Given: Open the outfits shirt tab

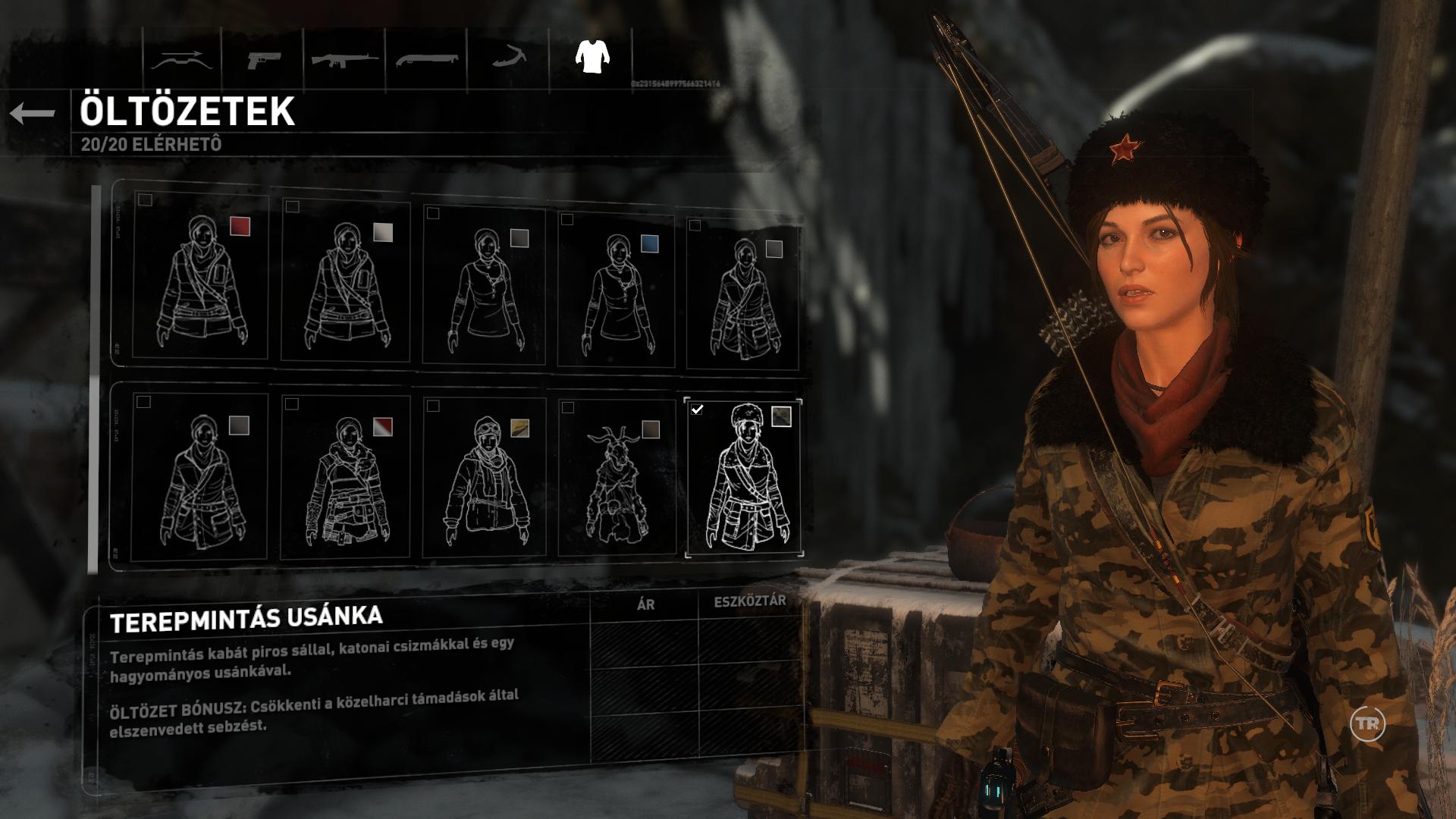Looking at the screenshot, I should (591, 57).
